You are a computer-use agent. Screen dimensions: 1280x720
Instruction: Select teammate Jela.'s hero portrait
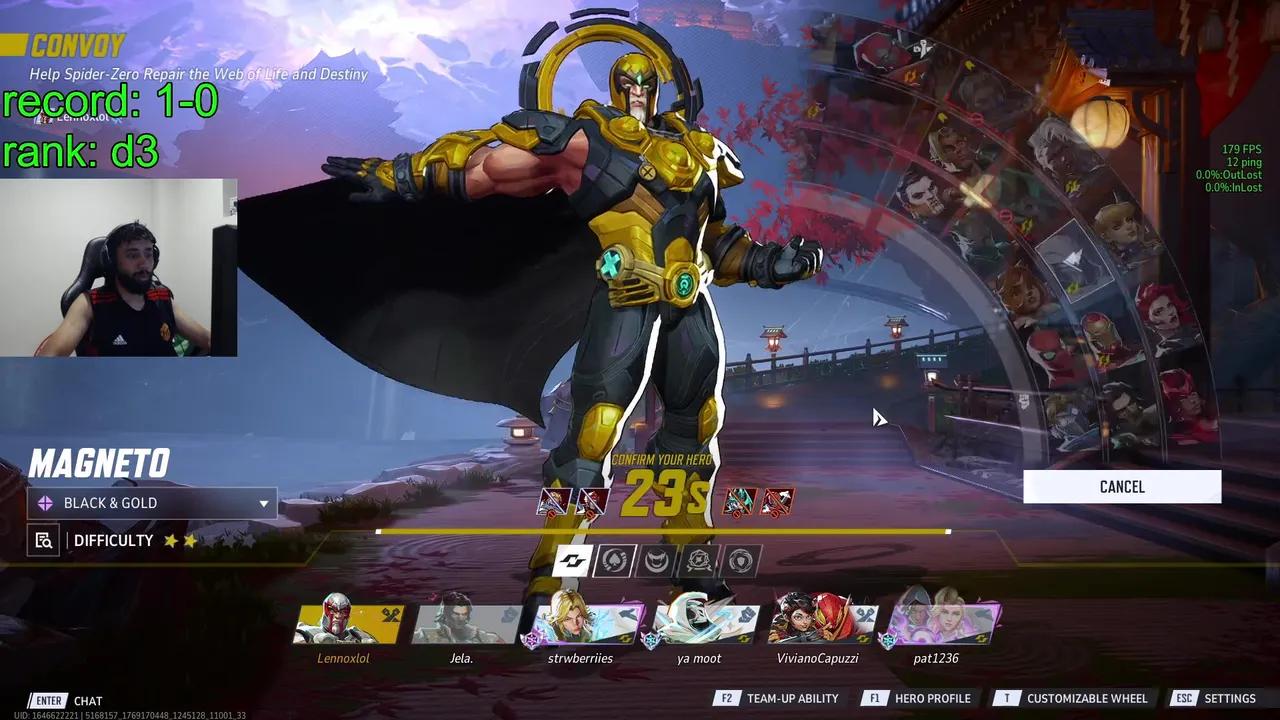pyautogui.click(x=462, y=625)
